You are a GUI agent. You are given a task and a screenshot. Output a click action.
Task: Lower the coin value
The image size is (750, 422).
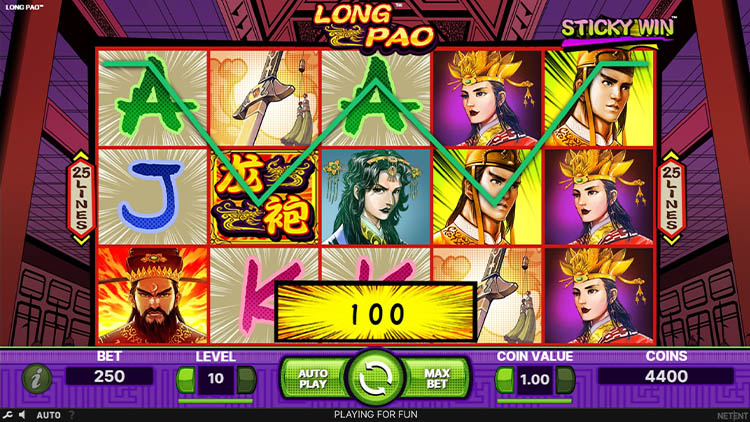coord(505,378)
